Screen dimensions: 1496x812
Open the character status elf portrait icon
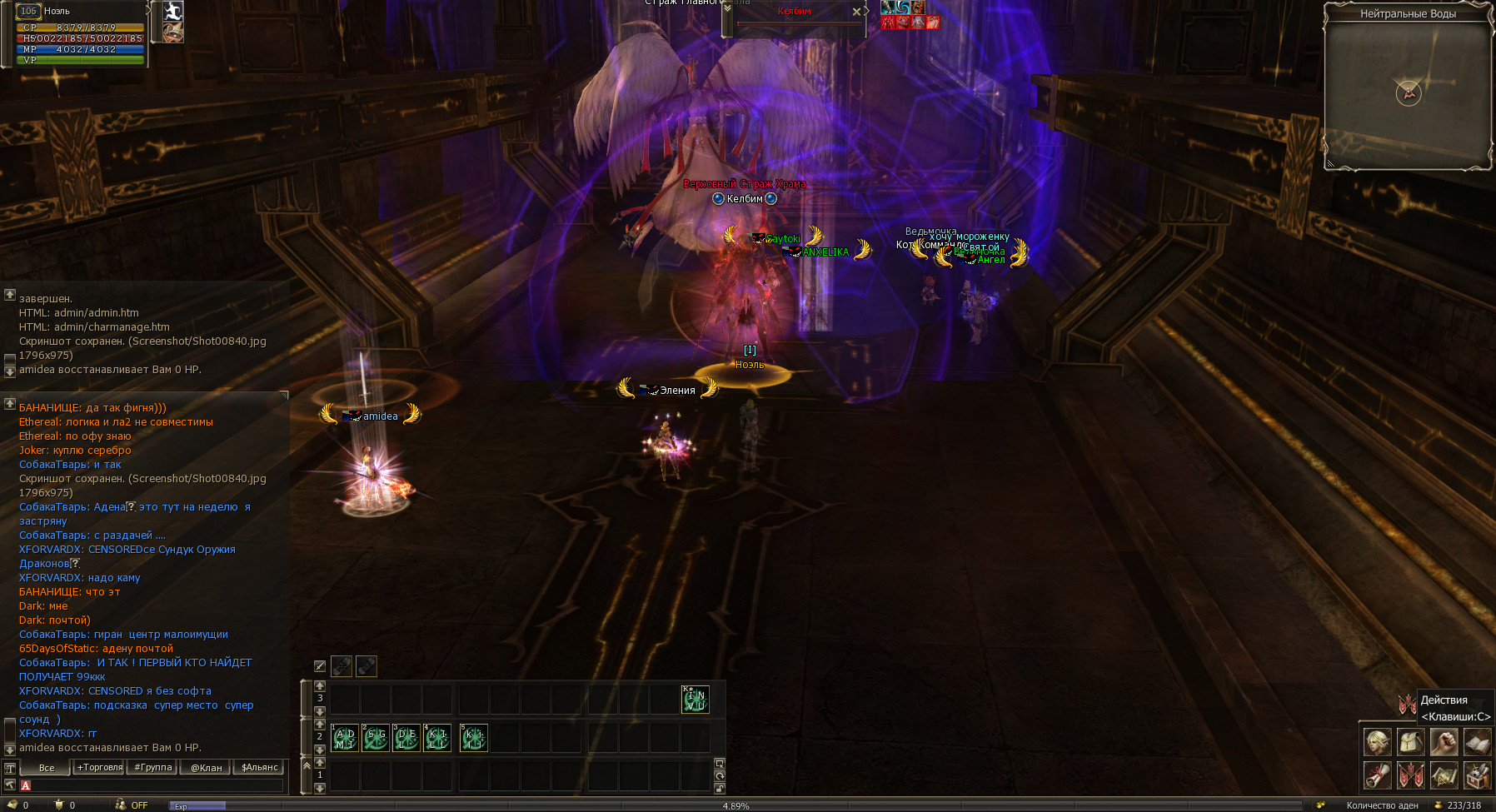(x=1377, y=741)
